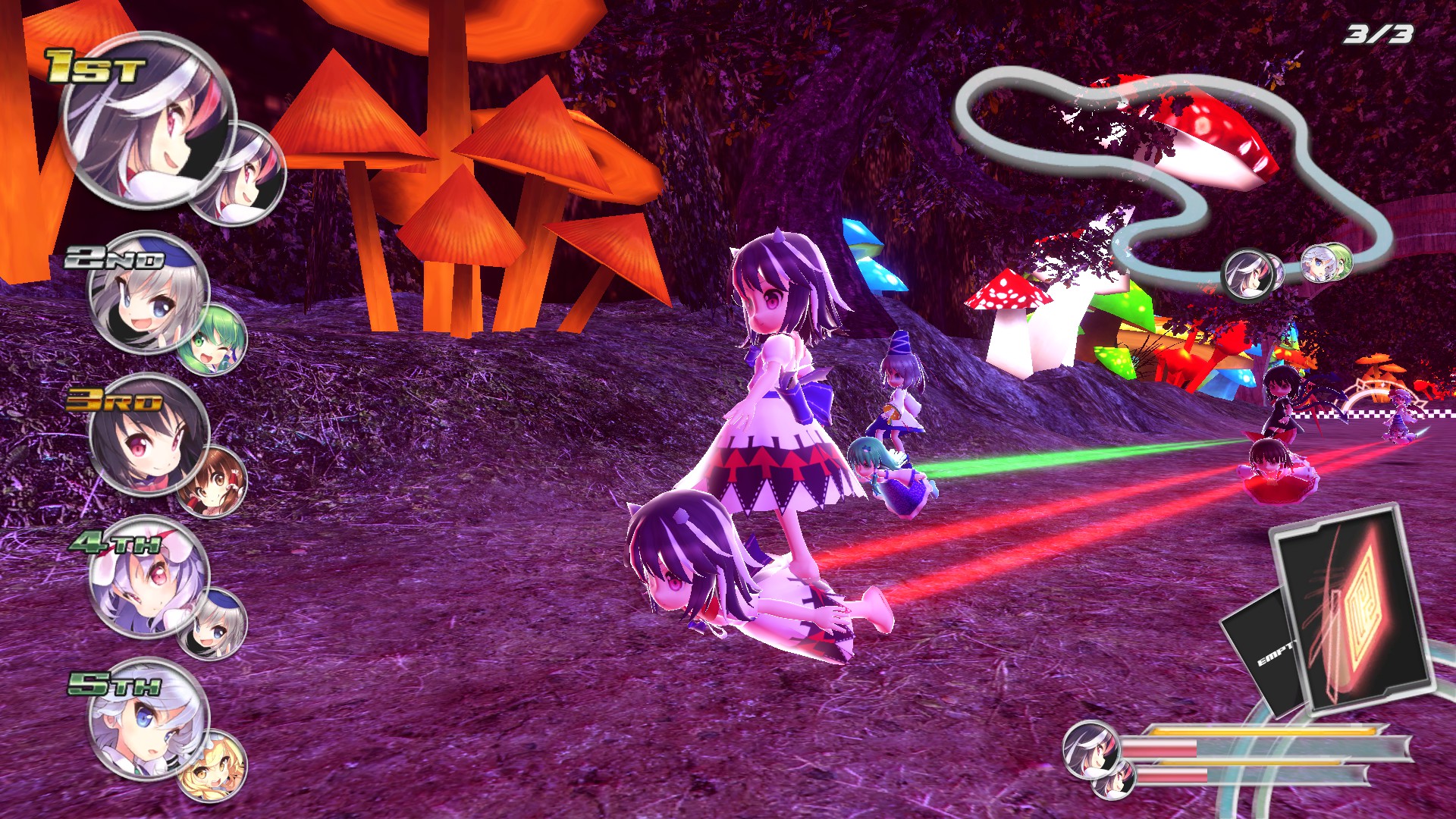Click the silver and green racer marker on minimap
This screenshot has height=819, width=1456.
pos(1326,263)
